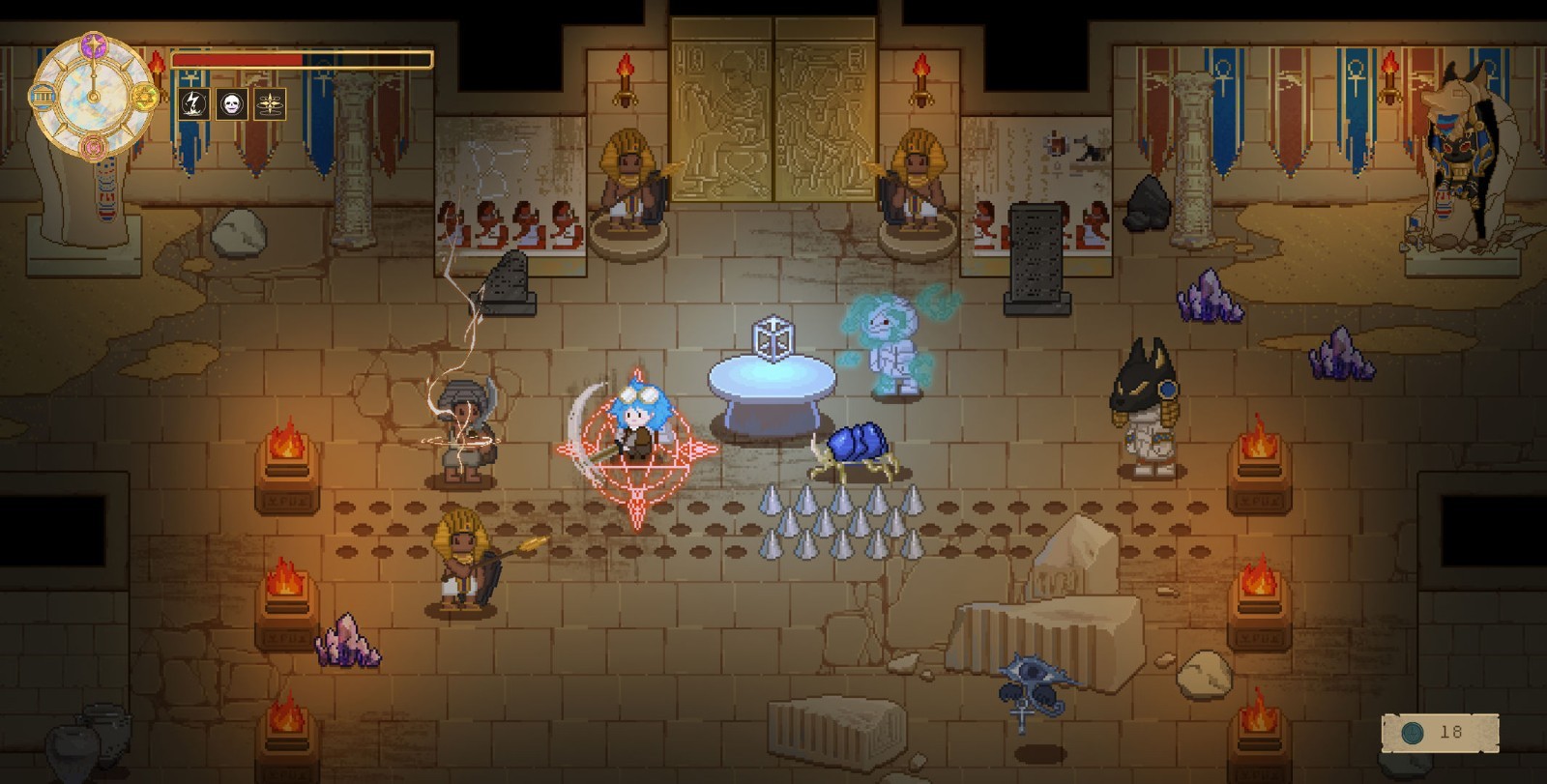Select the skull ability icon
Image resolution: width=1547 pixels, height=784 pixels.
click(x=232, y=103)
